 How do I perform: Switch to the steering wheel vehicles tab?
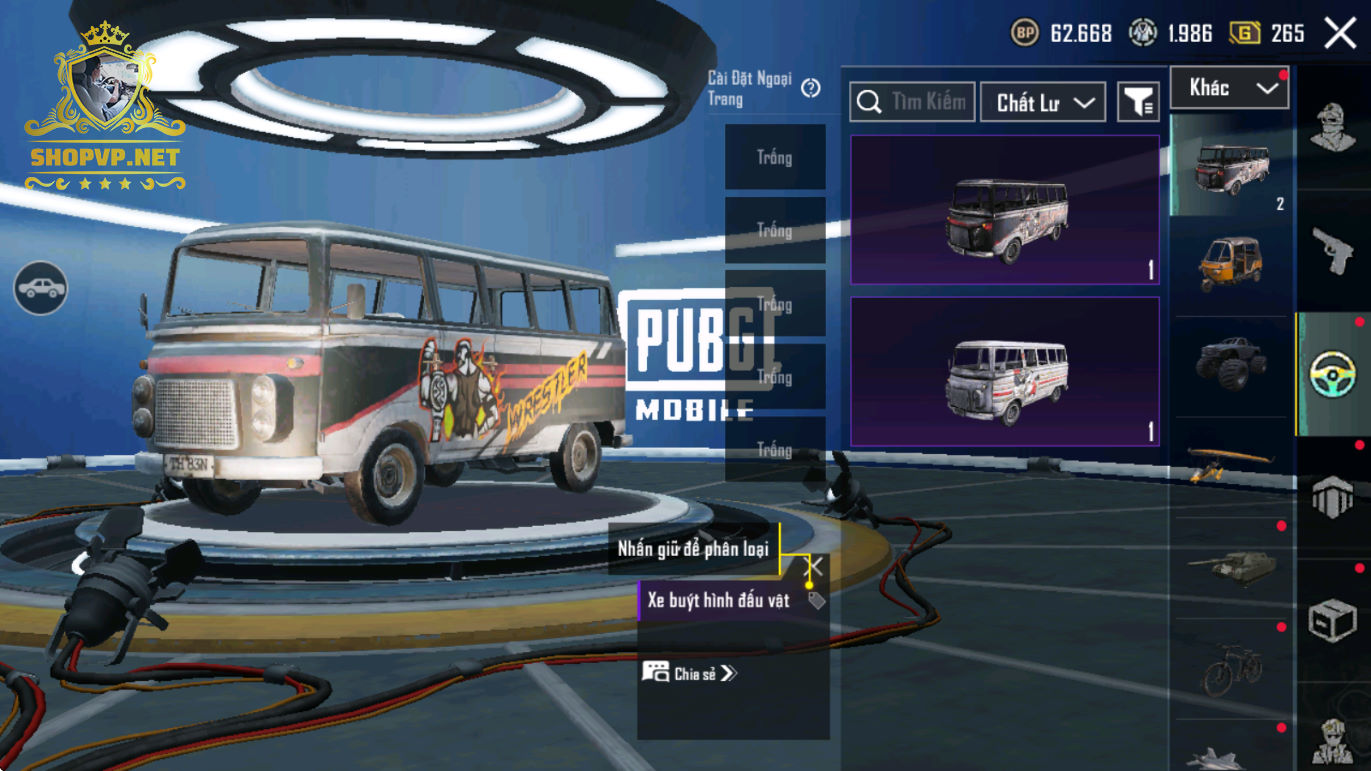click(x=1333, y=375)
